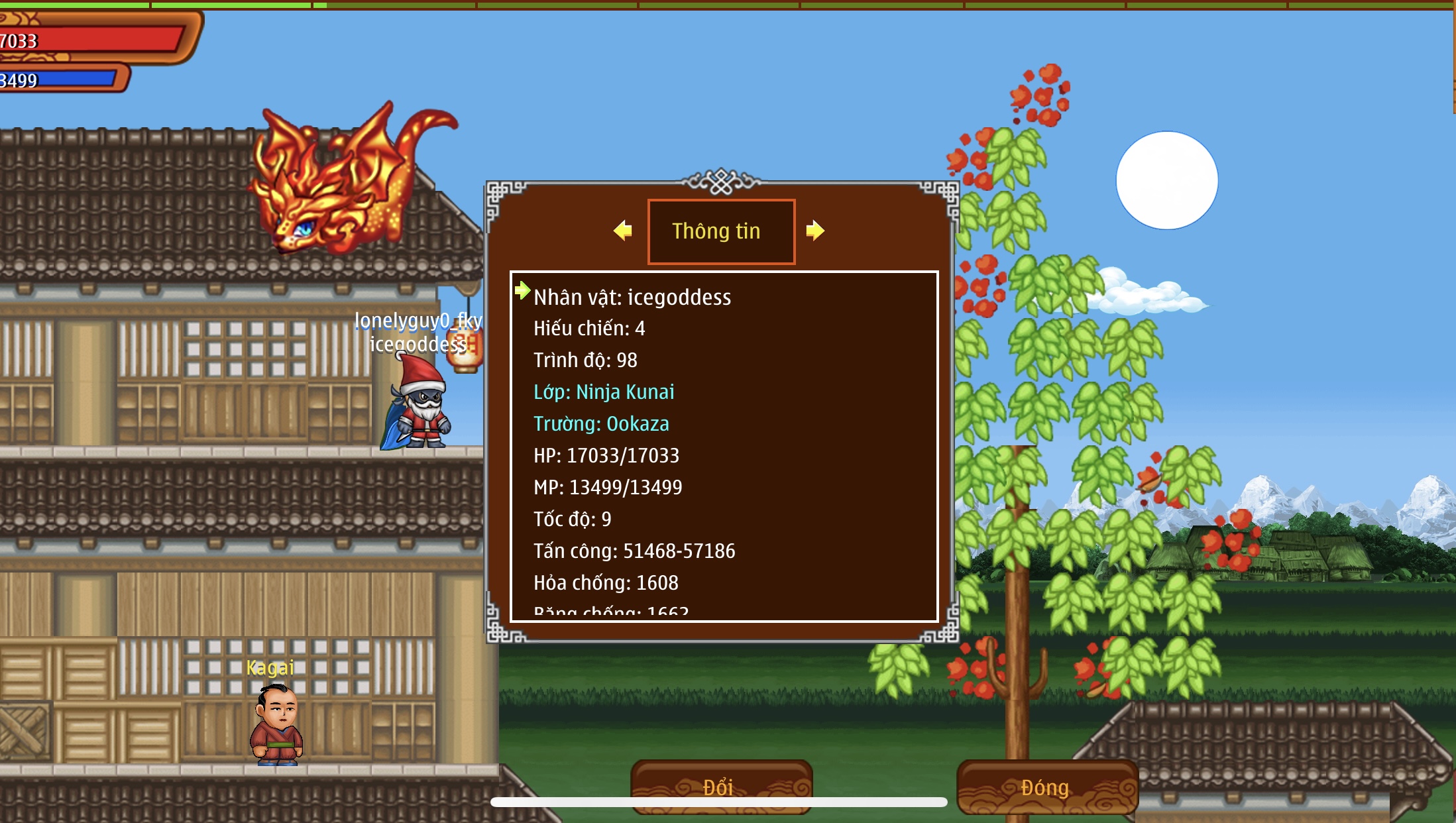
Task: Select the Nhân vật: icegoddess row
Action: coord(632,298)
